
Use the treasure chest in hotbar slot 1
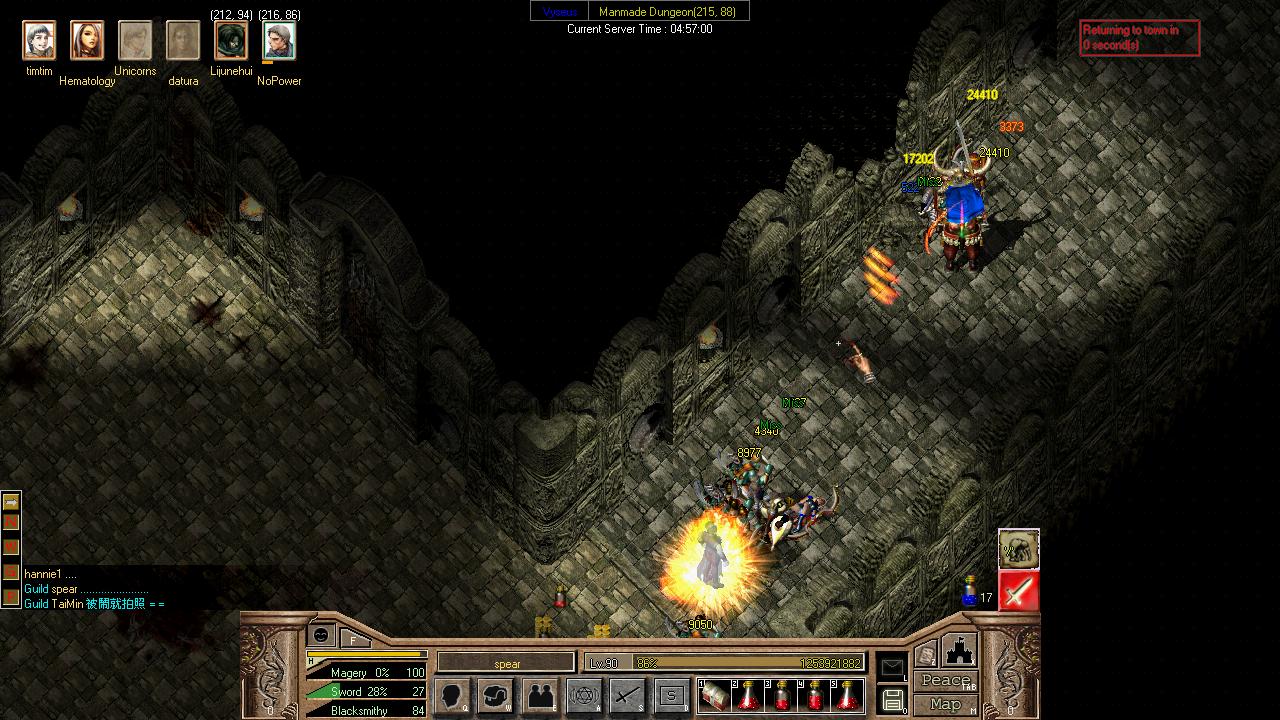716,696
